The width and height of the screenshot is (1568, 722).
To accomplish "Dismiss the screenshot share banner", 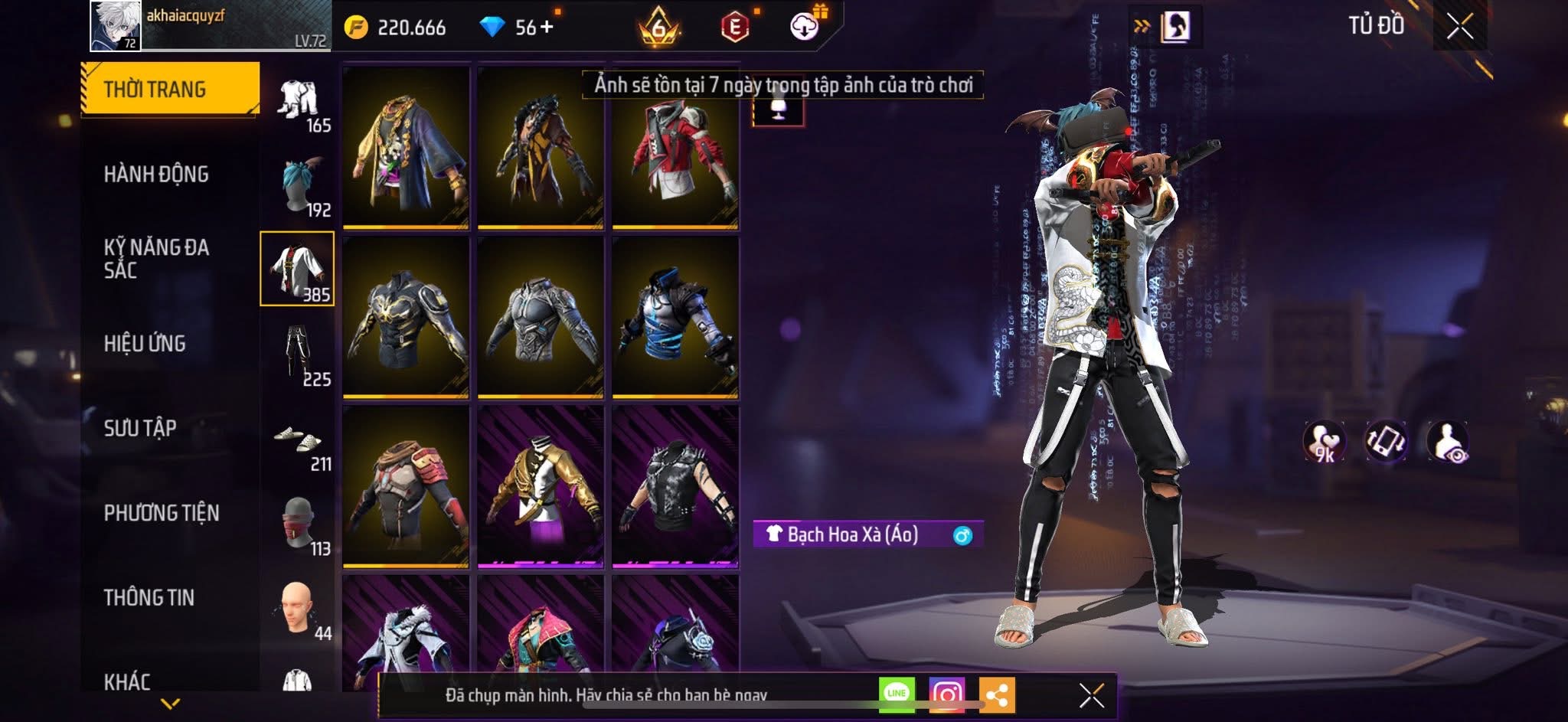I will (1091, 695).
